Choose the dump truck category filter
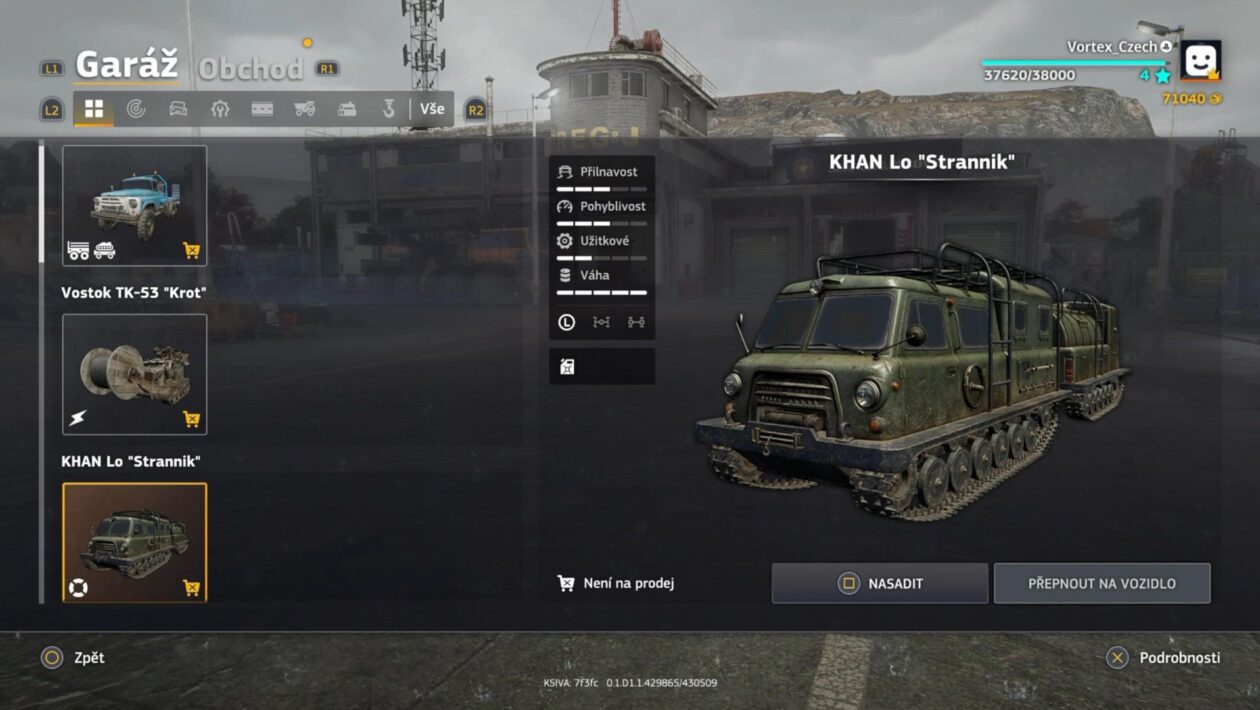The height and width of the screenshot is (710, 1260). 305,109
